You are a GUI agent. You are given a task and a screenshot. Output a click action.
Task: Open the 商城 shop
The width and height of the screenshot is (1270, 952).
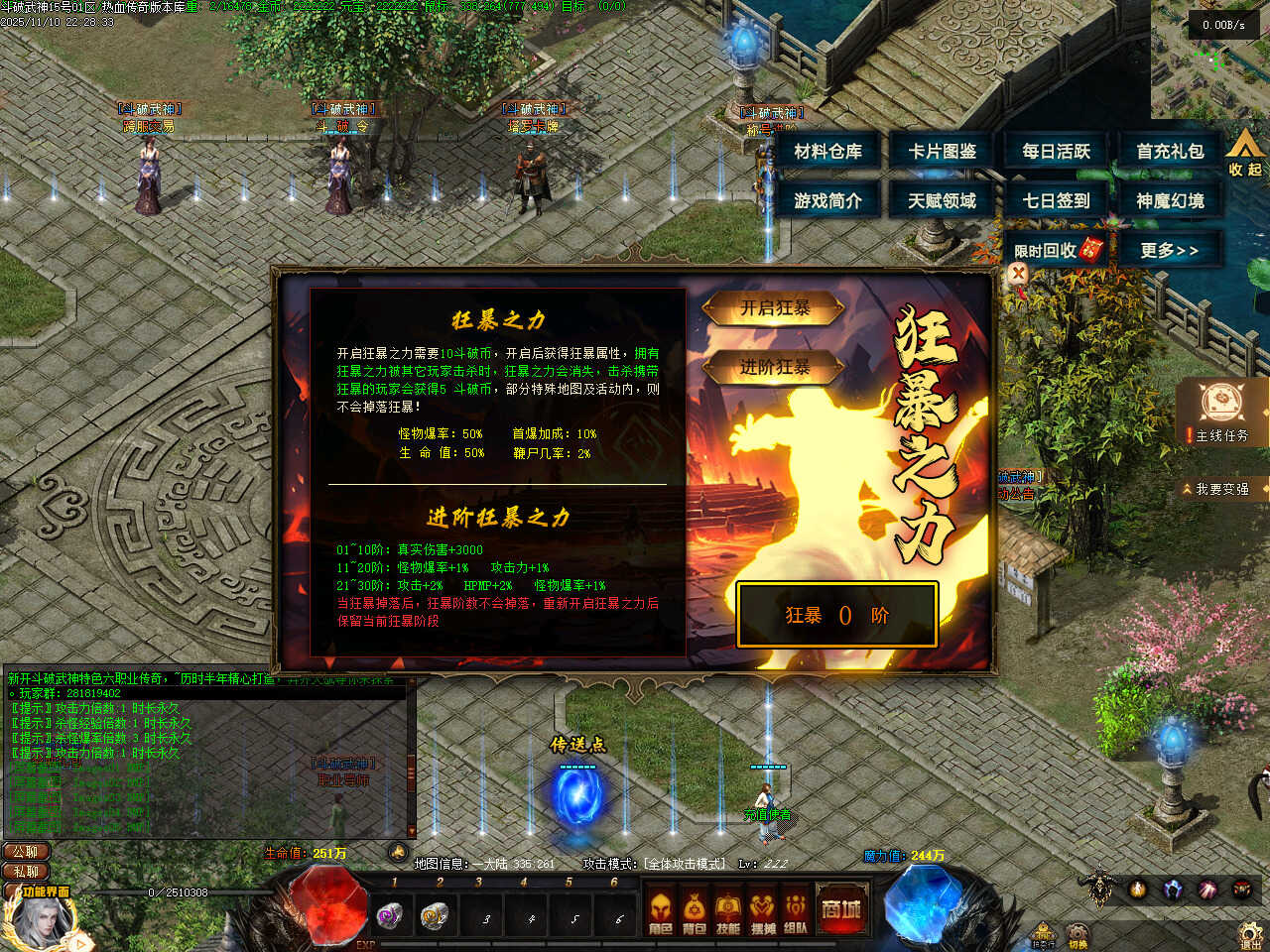(x=840, y=908)
